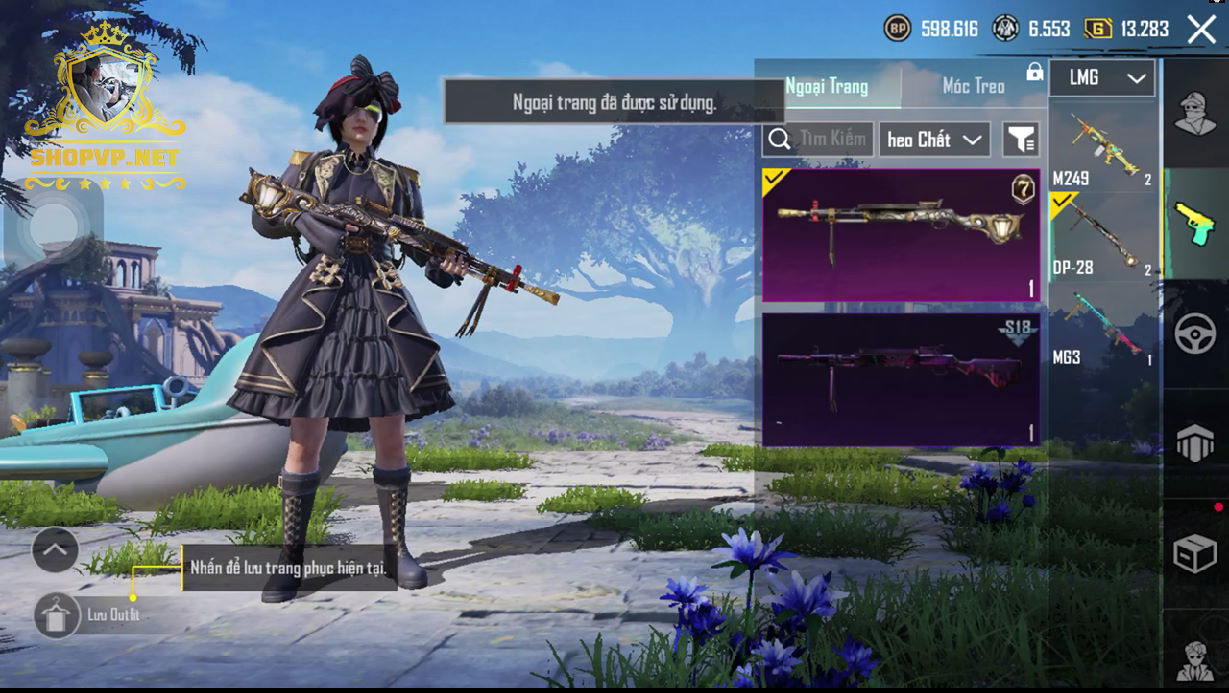This screenshot has height=693, width=1229.
Task: Click the Lưu Outfit hanger button
Action: pyautogui.click(x=58, y=615)
